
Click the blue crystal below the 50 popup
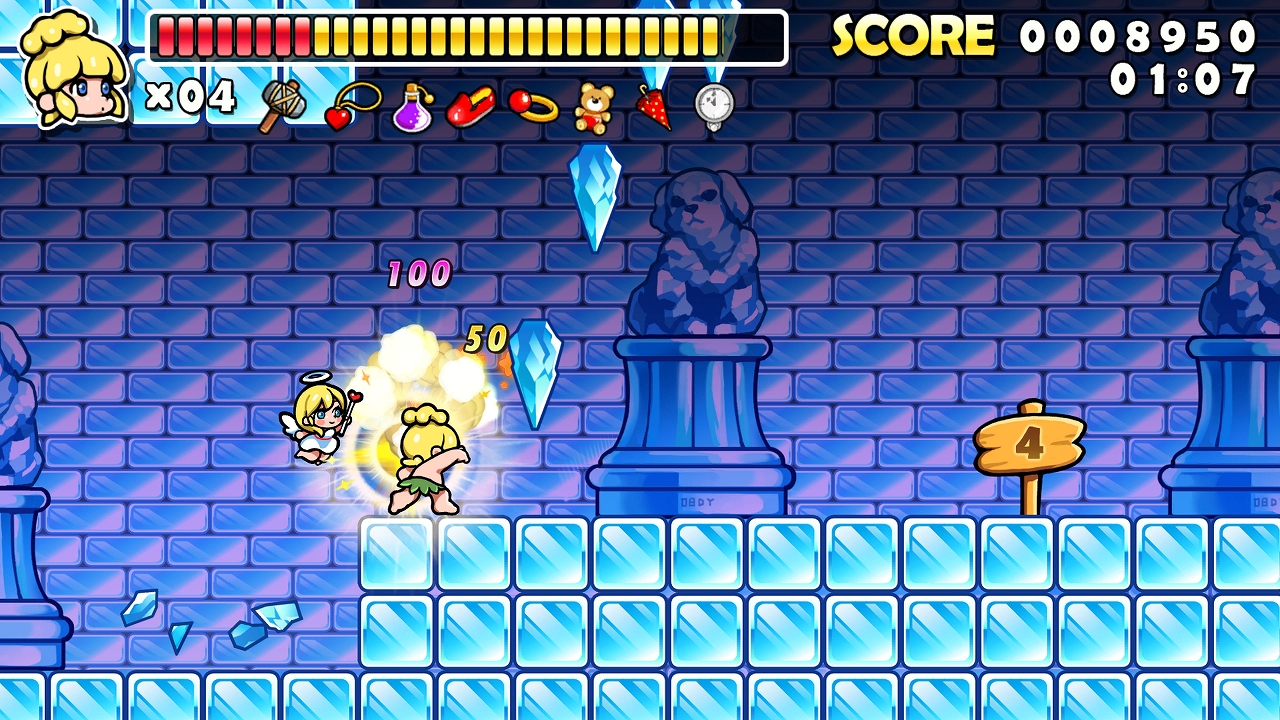pos(533,375)
